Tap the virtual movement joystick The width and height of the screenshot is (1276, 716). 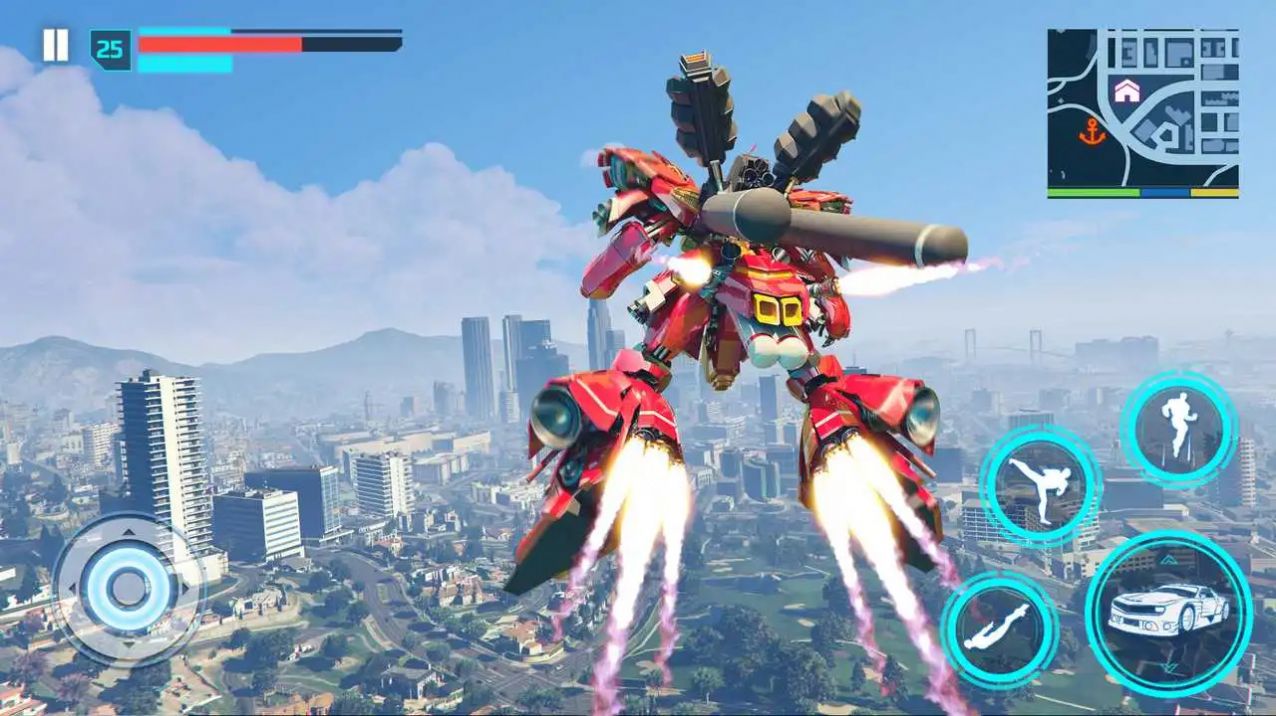click(127, 589)
